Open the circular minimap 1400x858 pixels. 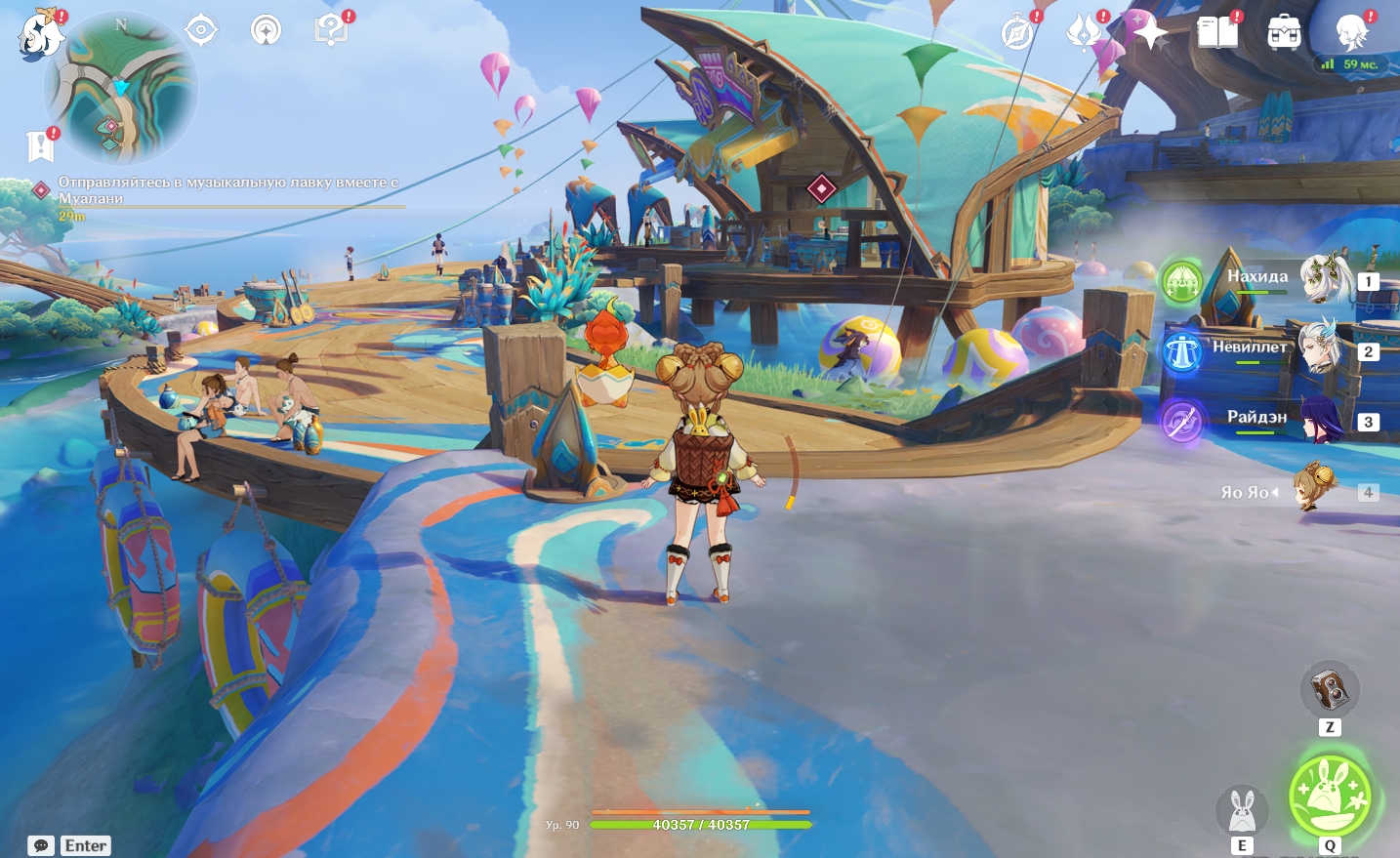pos(120,88)
